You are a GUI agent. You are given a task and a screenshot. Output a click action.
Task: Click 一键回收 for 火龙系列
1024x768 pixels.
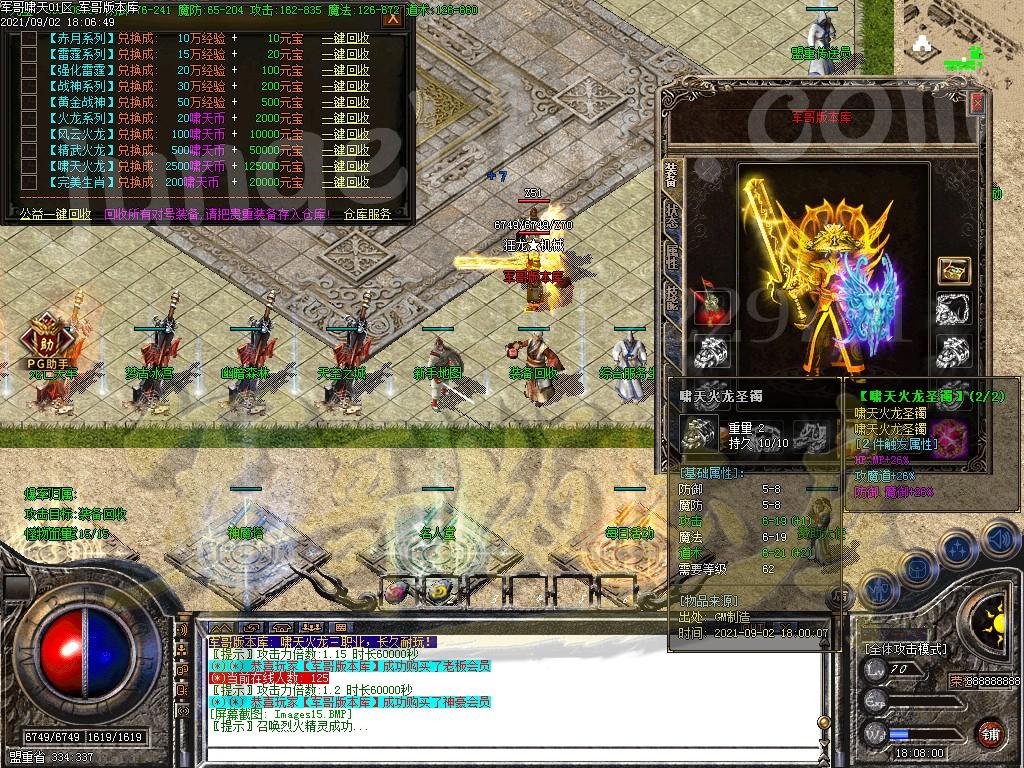click(x=345, y=118)
